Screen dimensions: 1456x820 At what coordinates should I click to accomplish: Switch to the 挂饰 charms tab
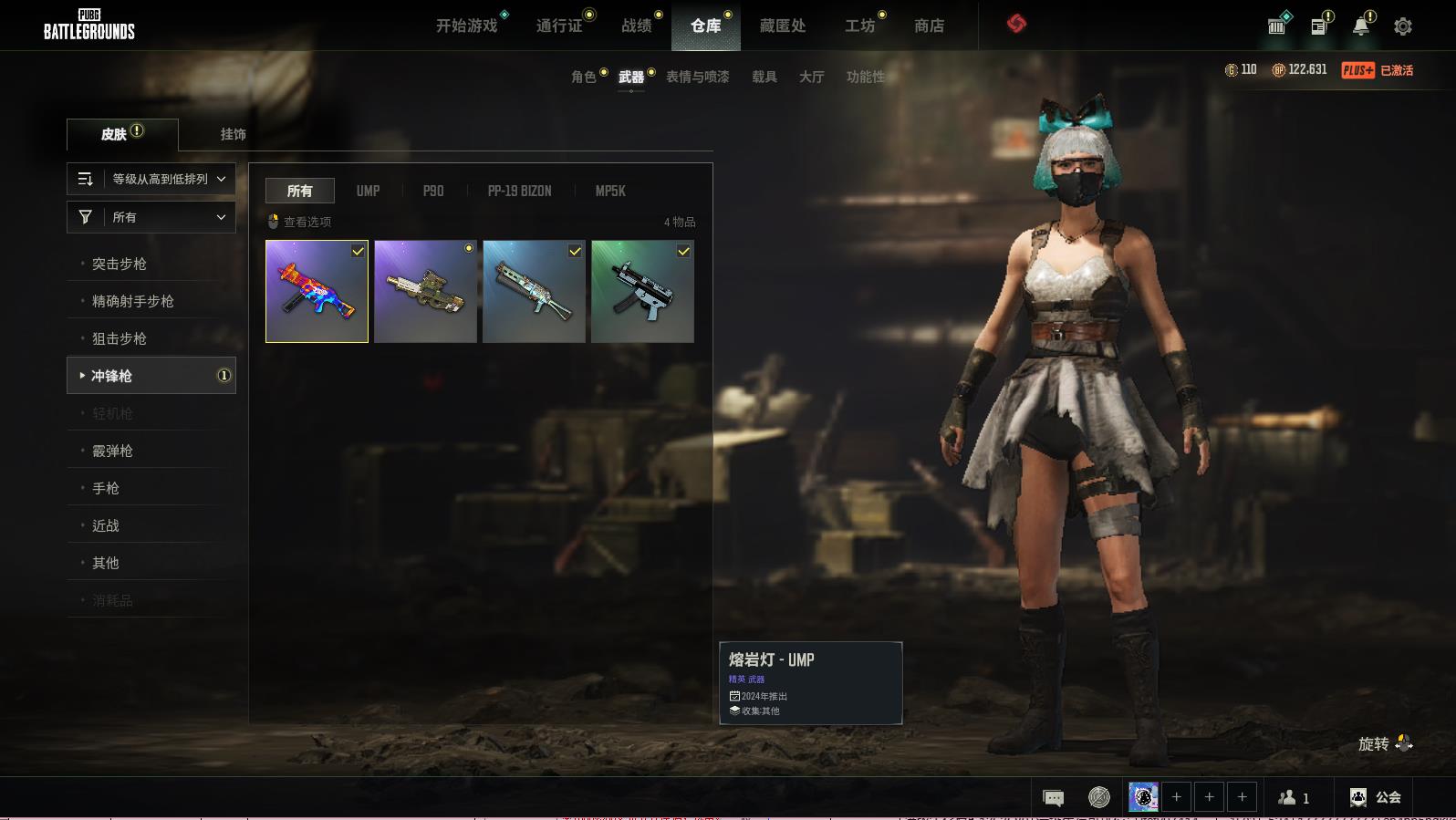coord(233,134)
